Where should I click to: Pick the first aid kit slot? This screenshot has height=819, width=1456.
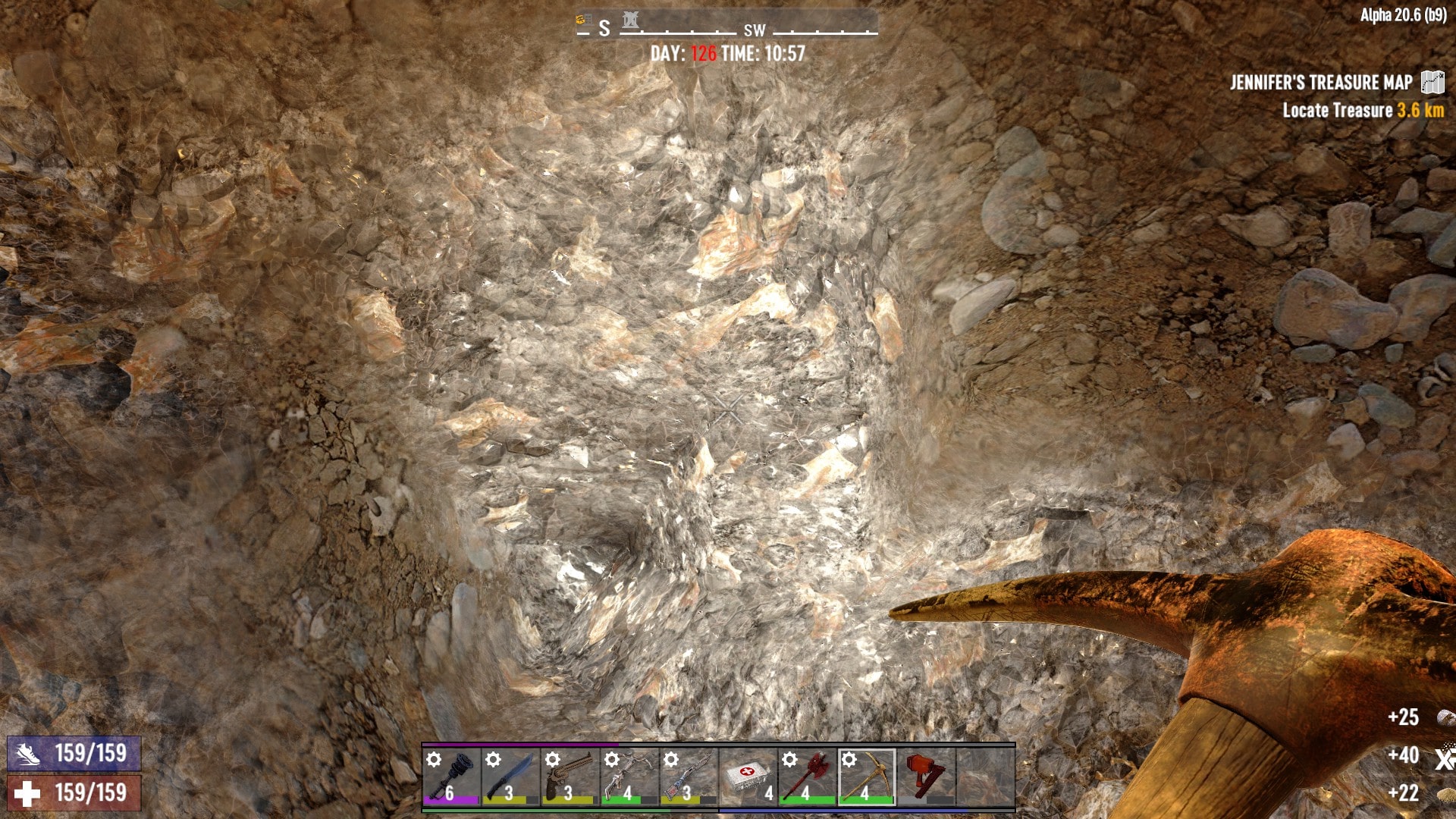click(x=748, y=777)
